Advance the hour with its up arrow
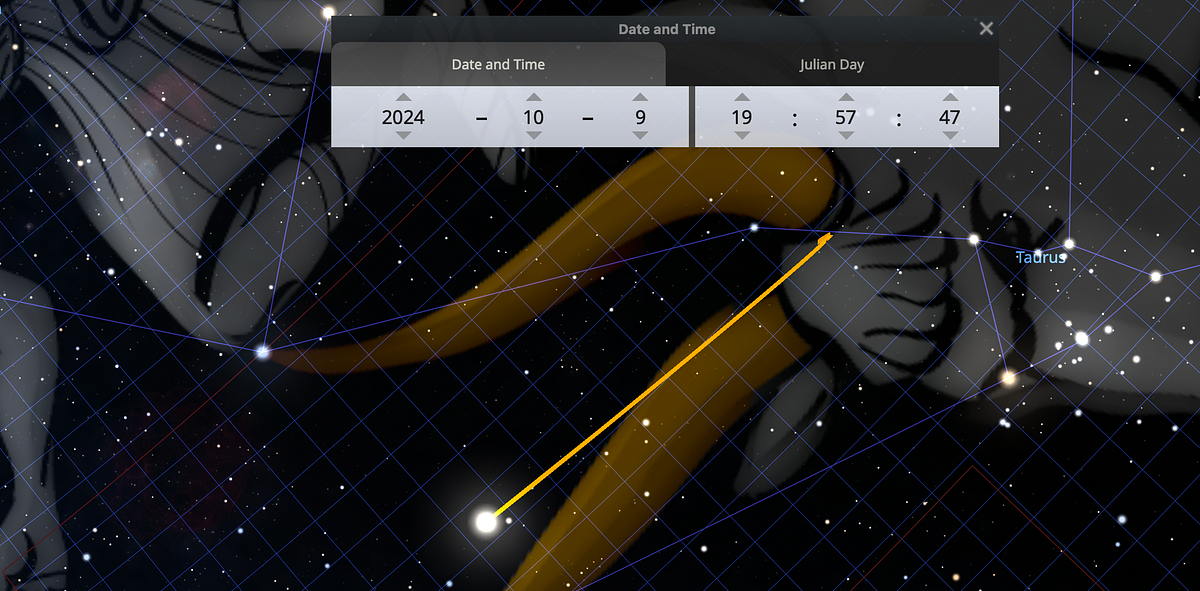 742,97
